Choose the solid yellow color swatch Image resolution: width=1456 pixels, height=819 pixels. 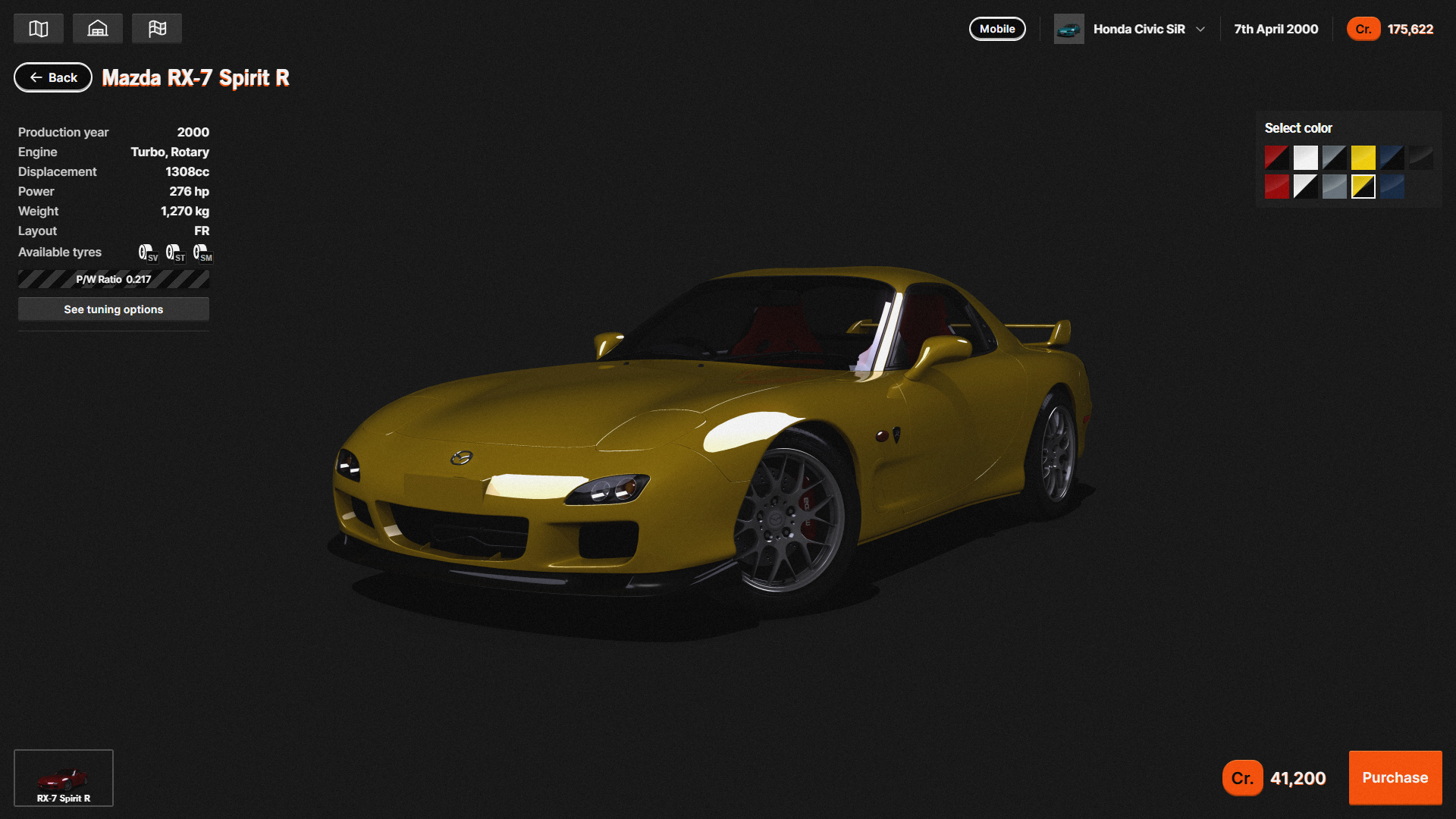(1363, 158)
